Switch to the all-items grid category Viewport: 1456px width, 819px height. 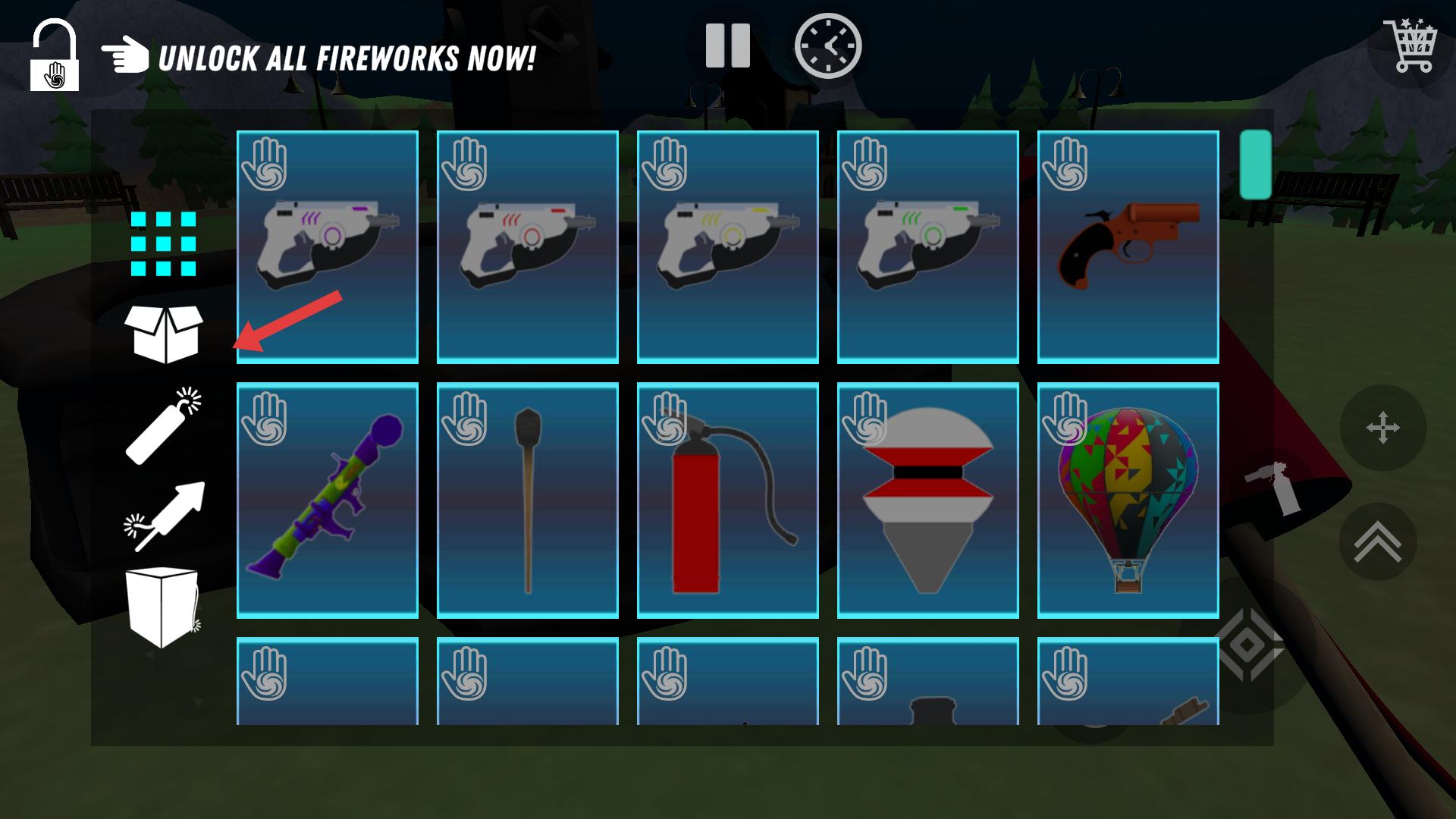tap(163, 243)
